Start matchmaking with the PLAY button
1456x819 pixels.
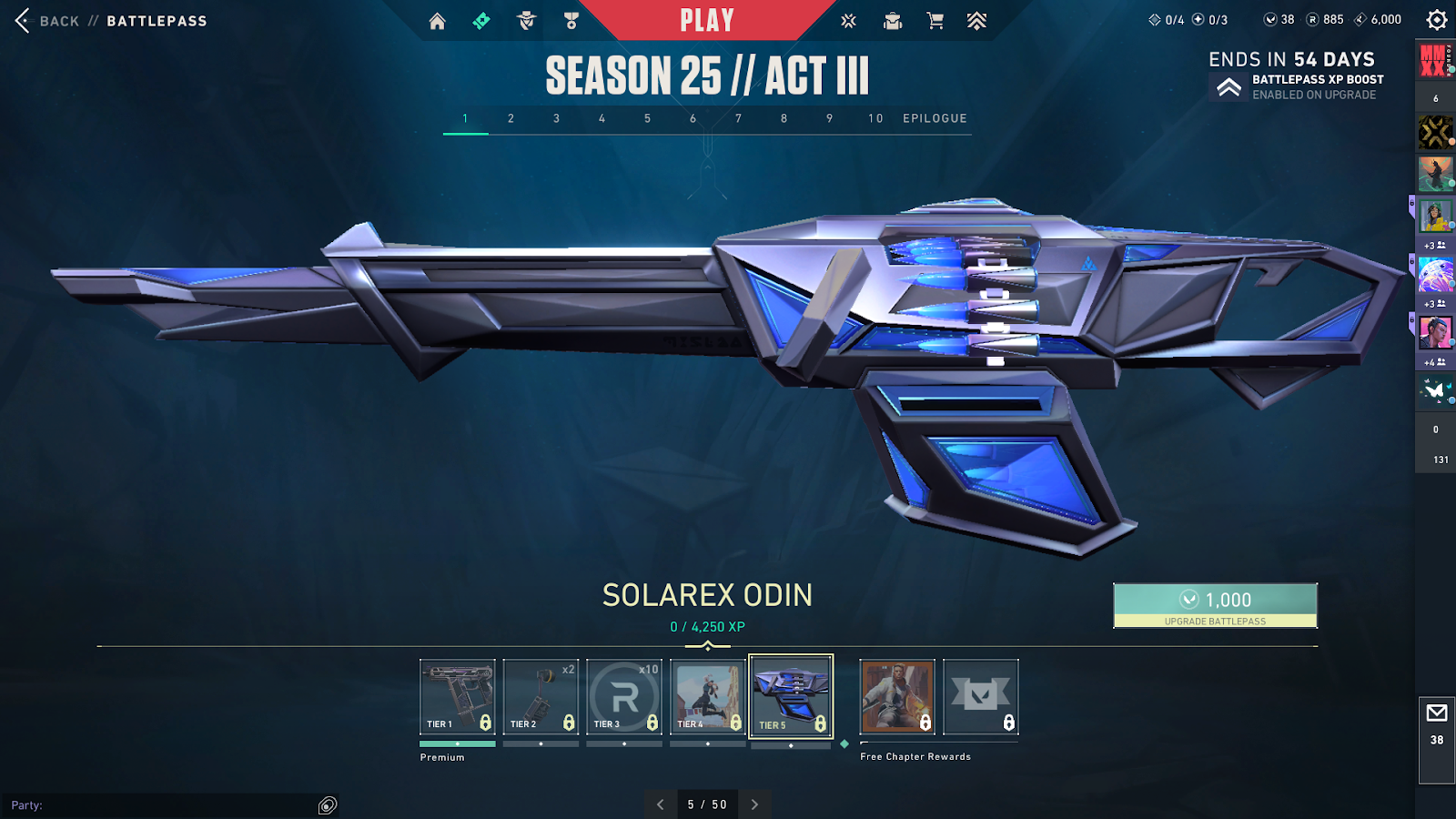click(706, 20)
